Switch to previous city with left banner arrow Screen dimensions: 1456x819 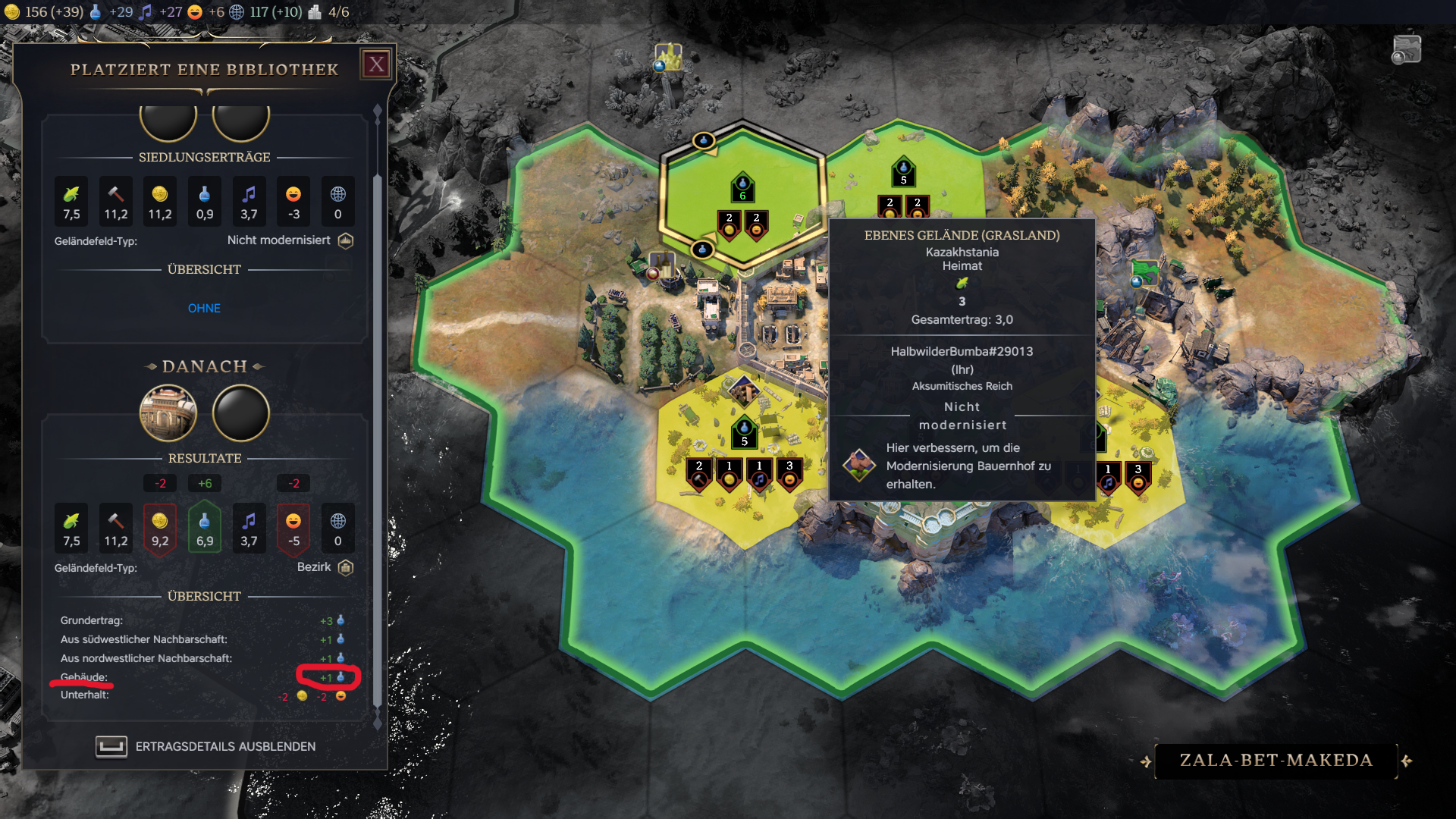tap(1145, 761)
